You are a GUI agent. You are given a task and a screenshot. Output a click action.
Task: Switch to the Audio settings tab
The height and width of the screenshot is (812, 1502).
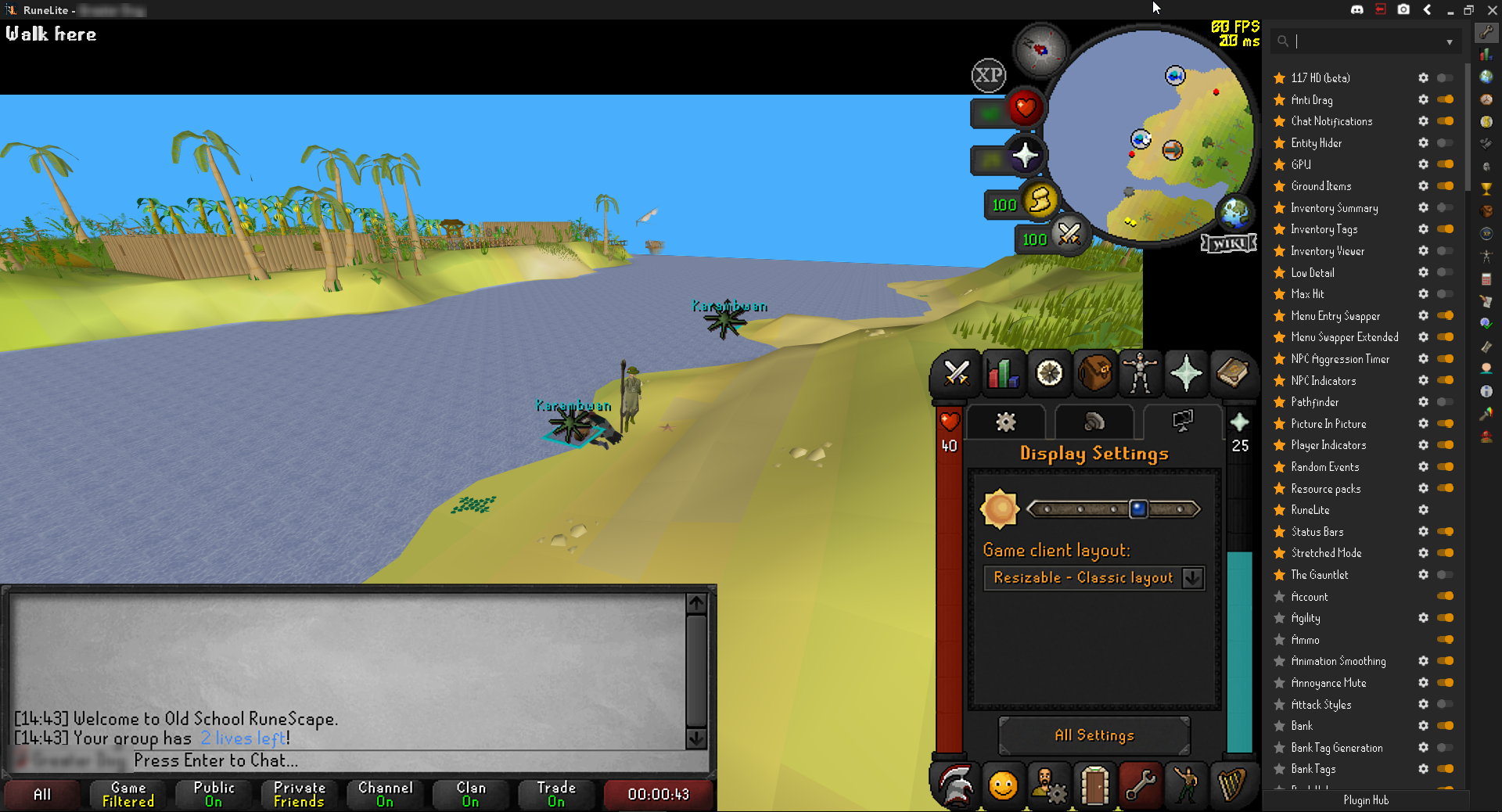pyautogui.click(x=1094, y=422)
